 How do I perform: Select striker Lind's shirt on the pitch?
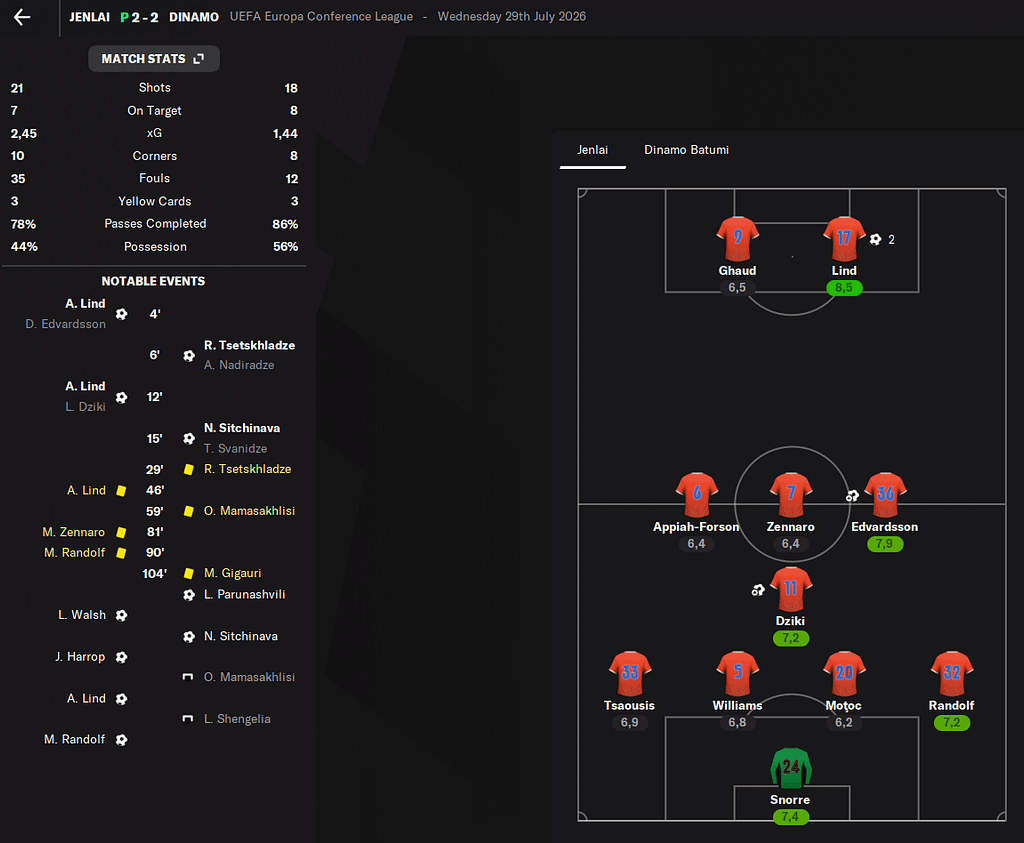click(x=844, y=239)
